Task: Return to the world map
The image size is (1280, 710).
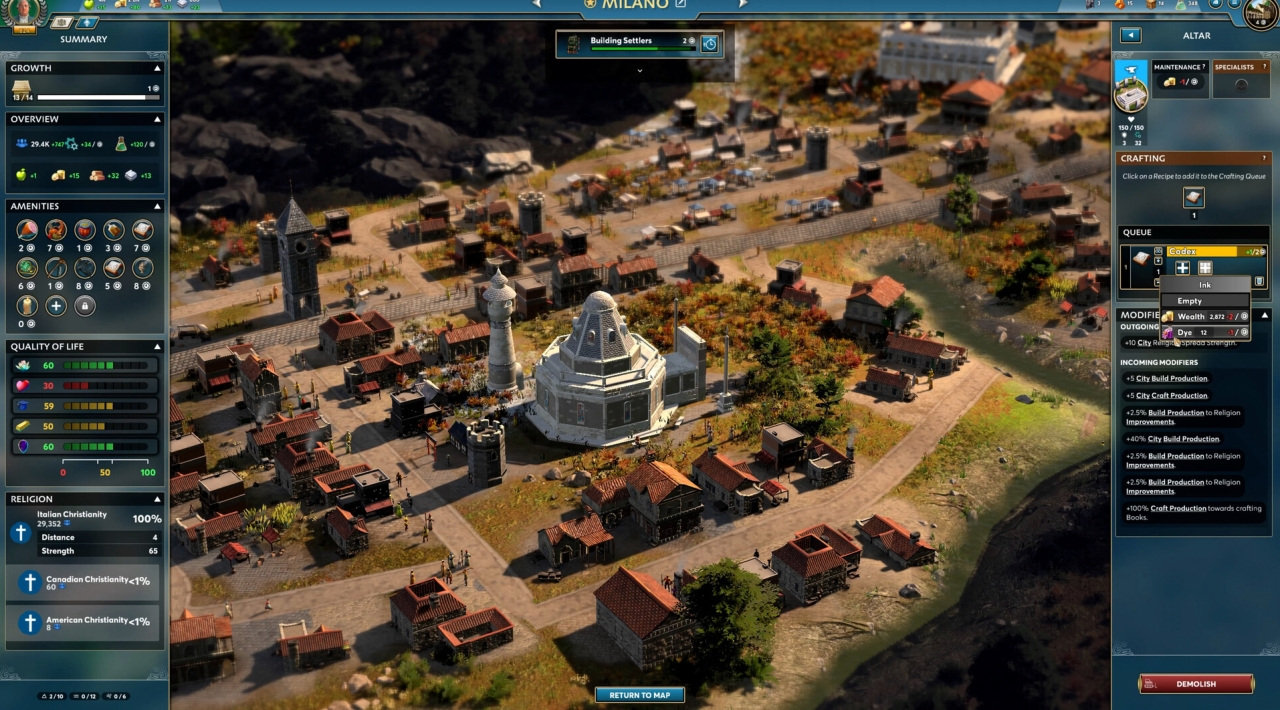Action: [x=640, y=695]
